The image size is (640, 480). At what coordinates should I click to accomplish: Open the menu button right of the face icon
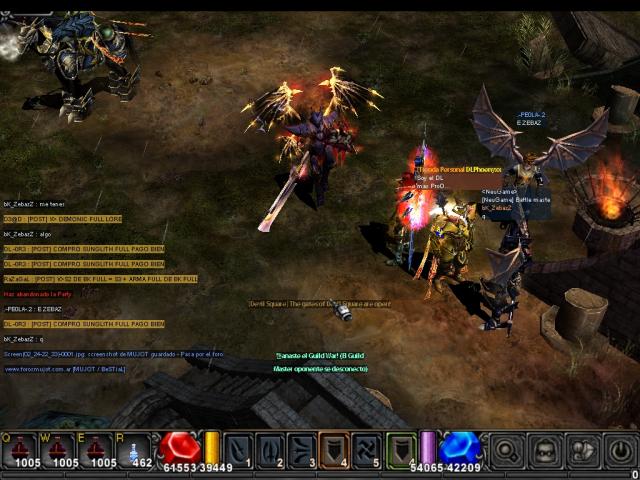(583, 450)
